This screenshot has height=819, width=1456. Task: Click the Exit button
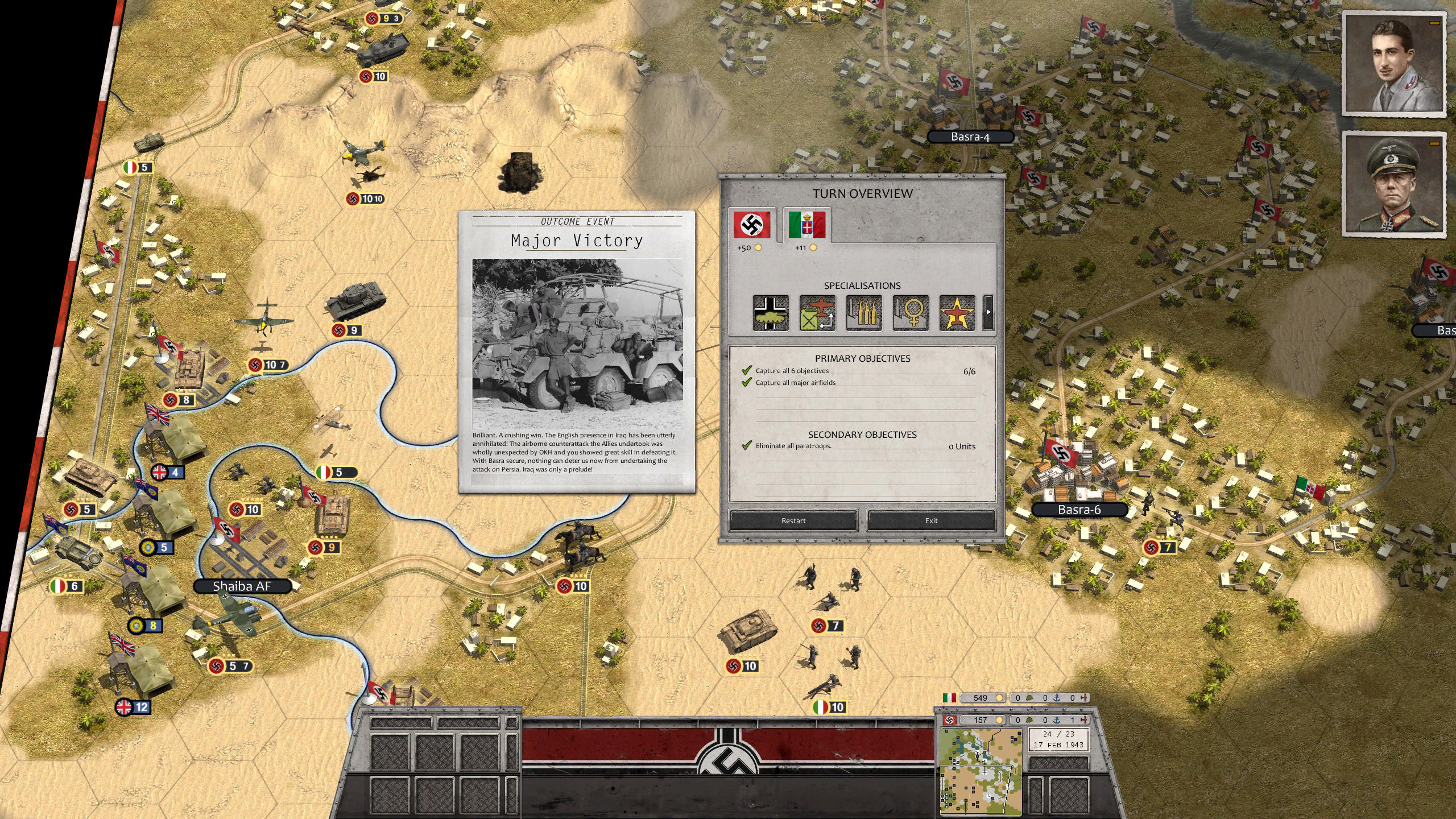pyautogui.click(x=931, y=520)
